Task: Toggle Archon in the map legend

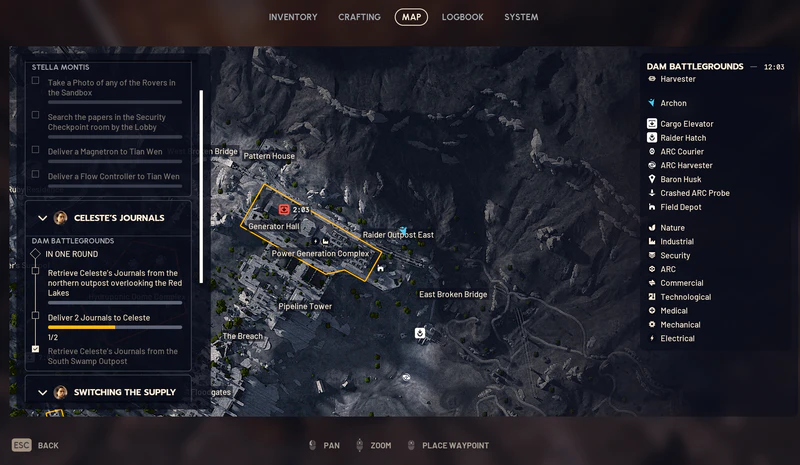Action: coord(673,103)
